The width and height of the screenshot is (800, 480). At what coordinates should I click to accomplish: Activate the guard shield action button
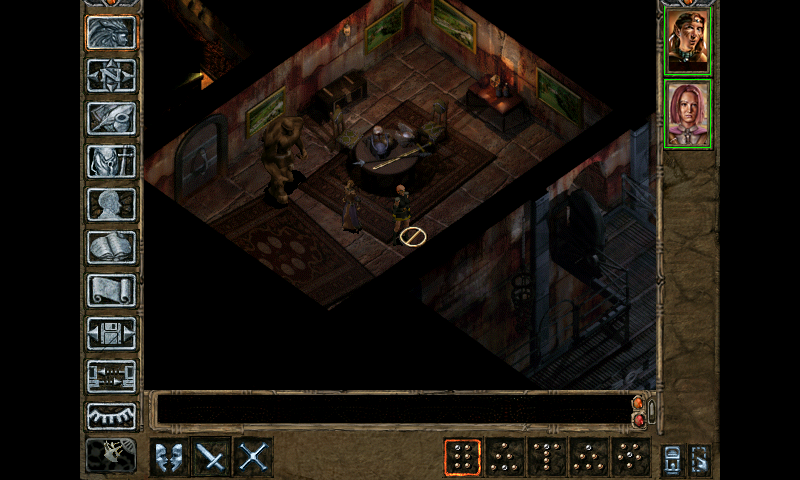(169, 457)
